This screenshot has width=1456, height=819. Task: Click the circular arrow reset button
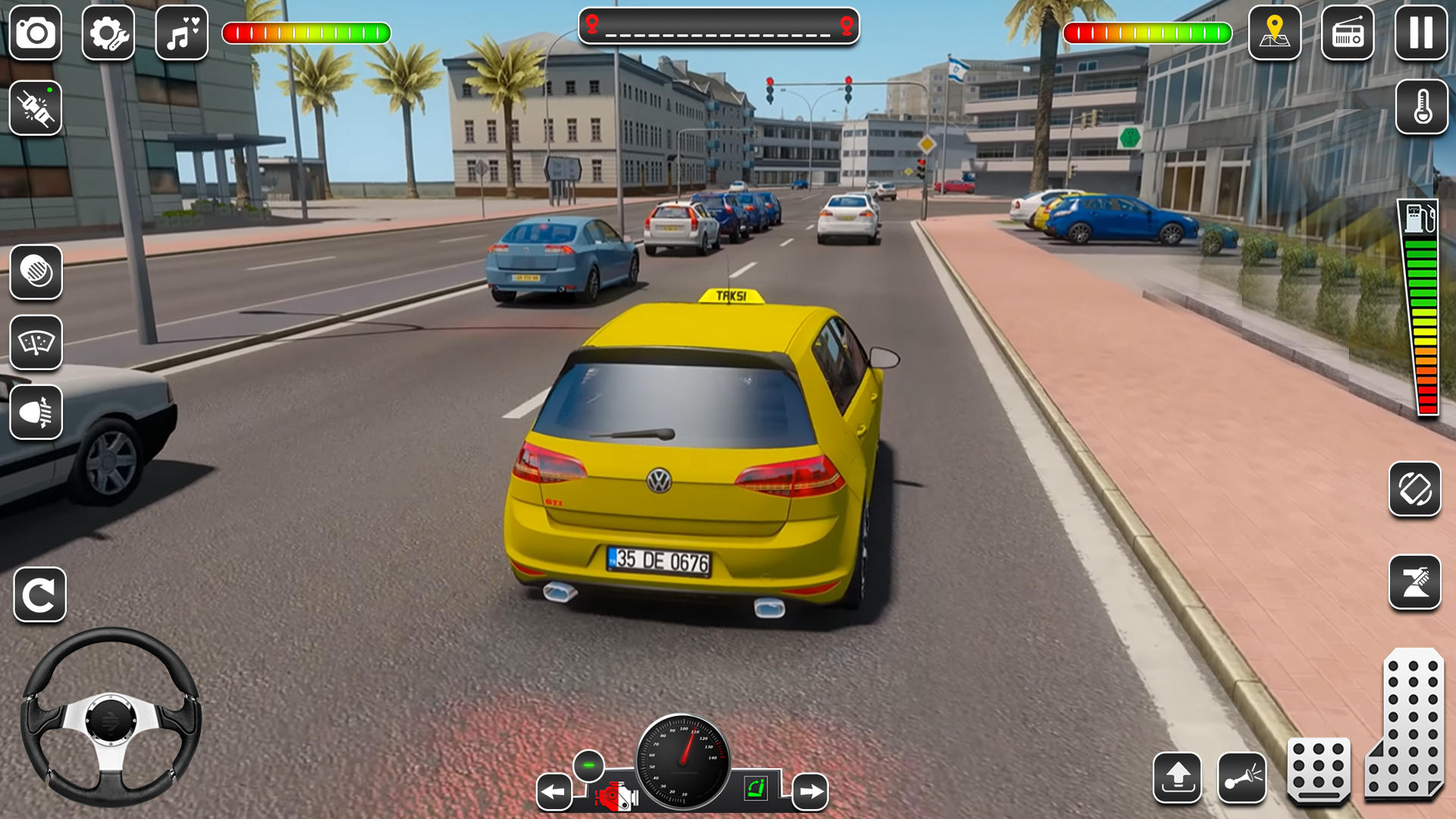[x=39, y=595]
